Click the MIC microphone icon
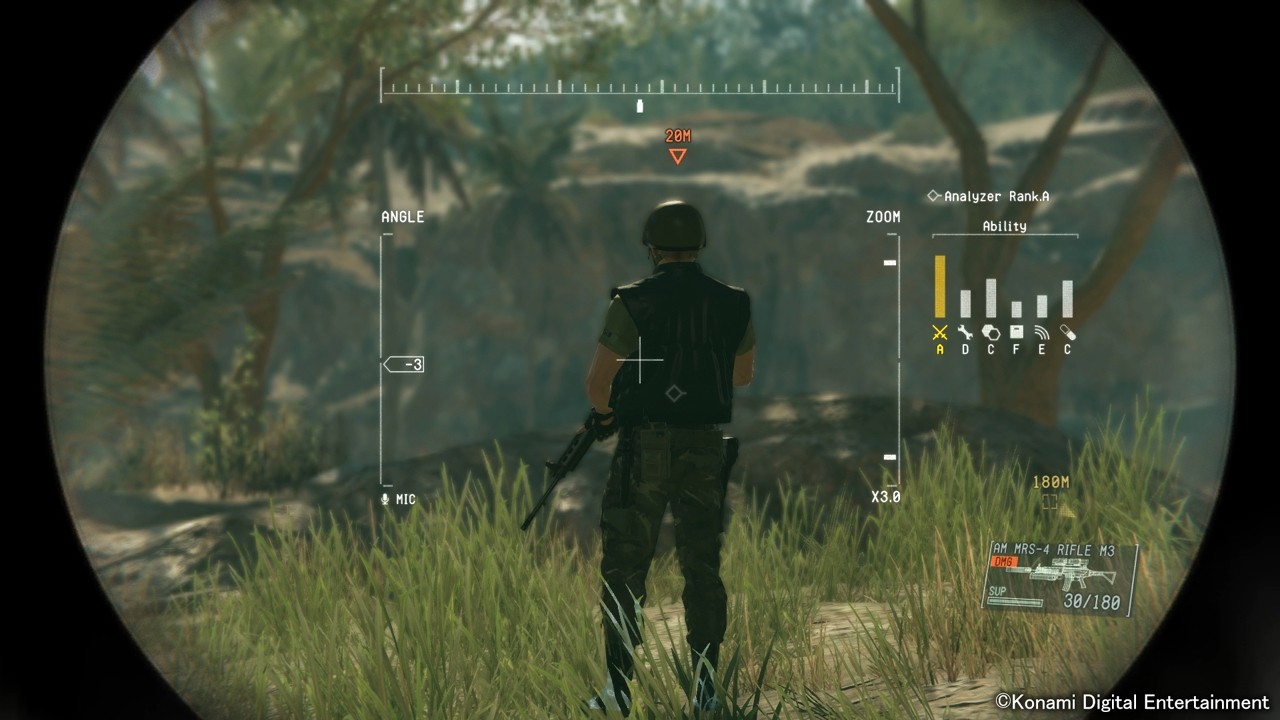1280x720 pixels. point(385,498)
